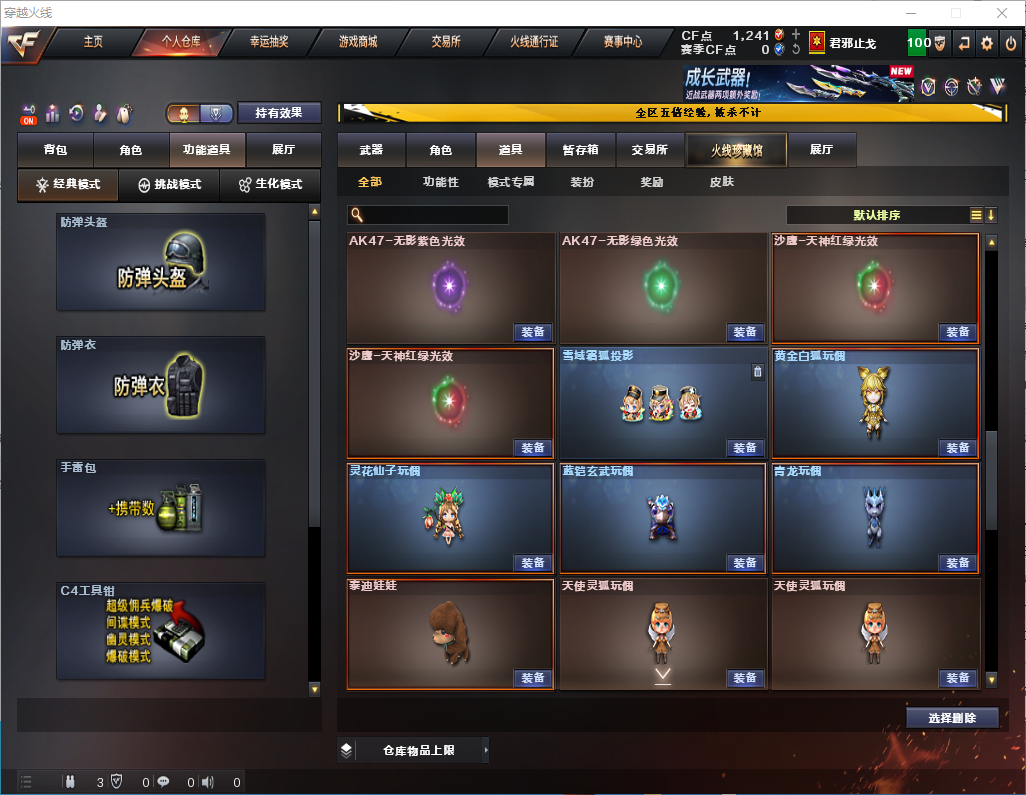The height and width of the screenshot is (795, 1026).
Task: Open the 游戏商城 game shop
Action: [358, 42]
